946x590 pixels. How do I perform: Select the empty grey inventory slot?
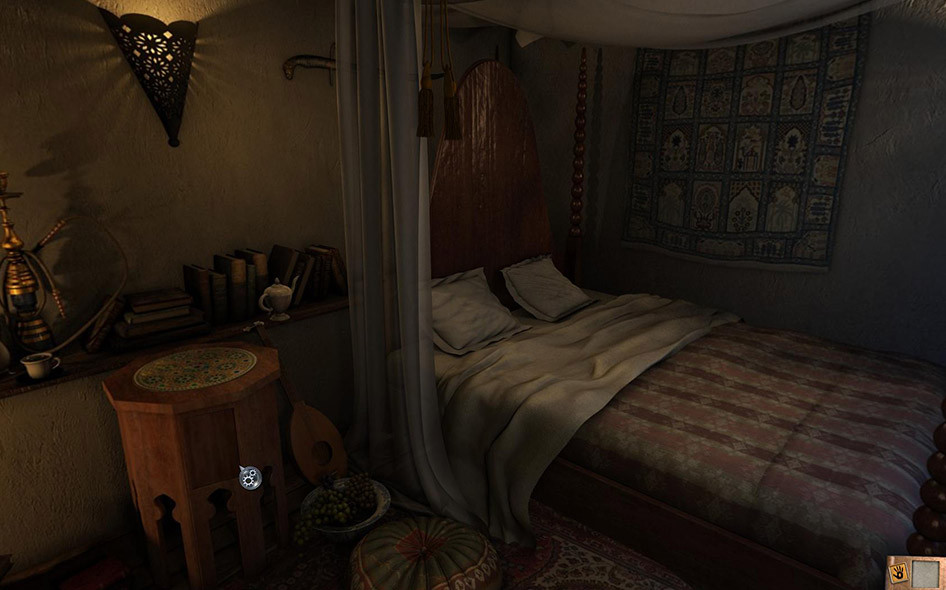(926, 573)
